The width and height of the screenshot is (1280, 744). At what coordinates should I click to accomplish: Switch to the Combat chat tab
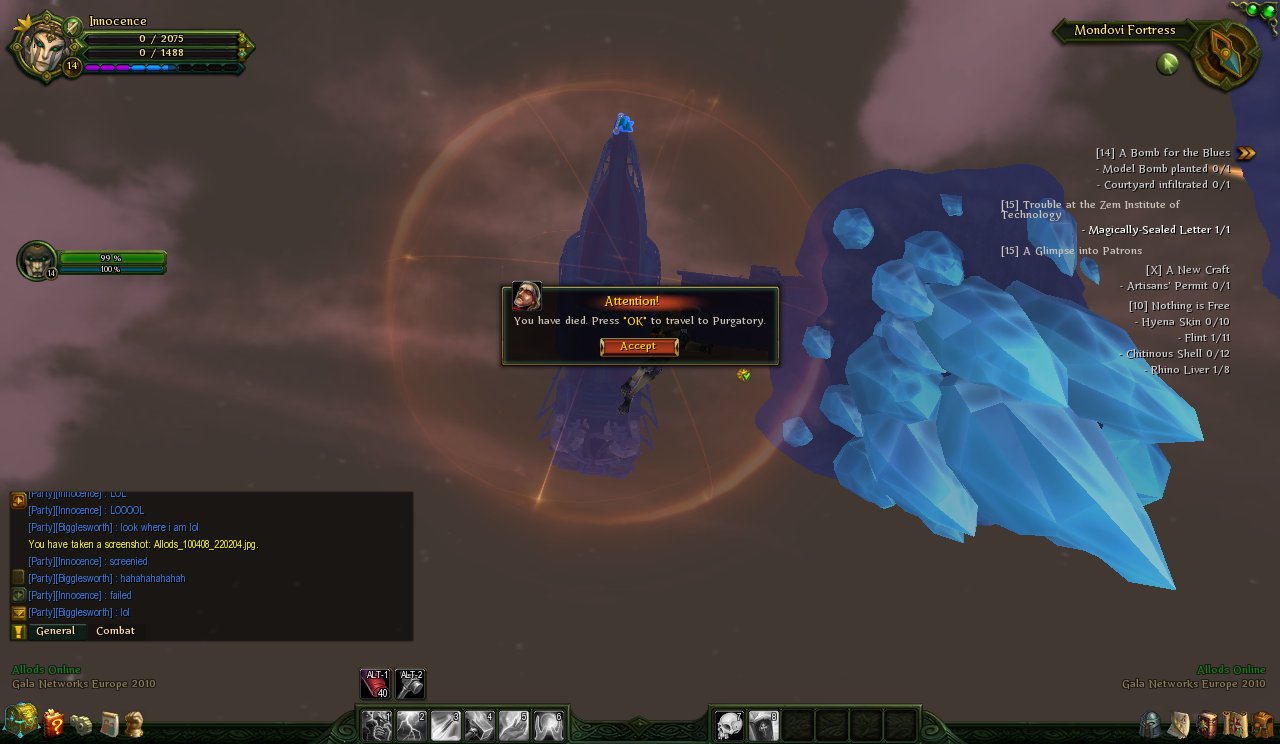pos(115,631)
